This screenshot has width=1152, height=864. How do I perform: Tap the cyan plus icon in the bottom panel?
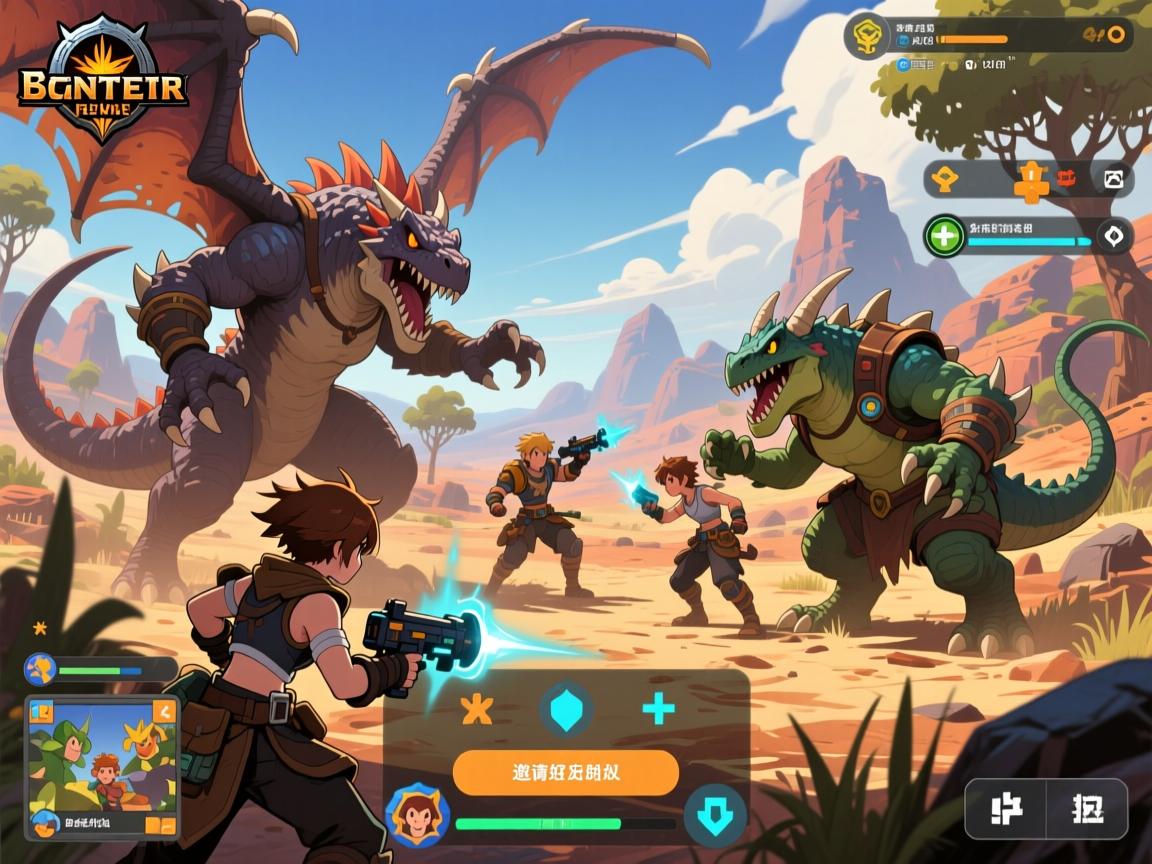coord(658,709)
